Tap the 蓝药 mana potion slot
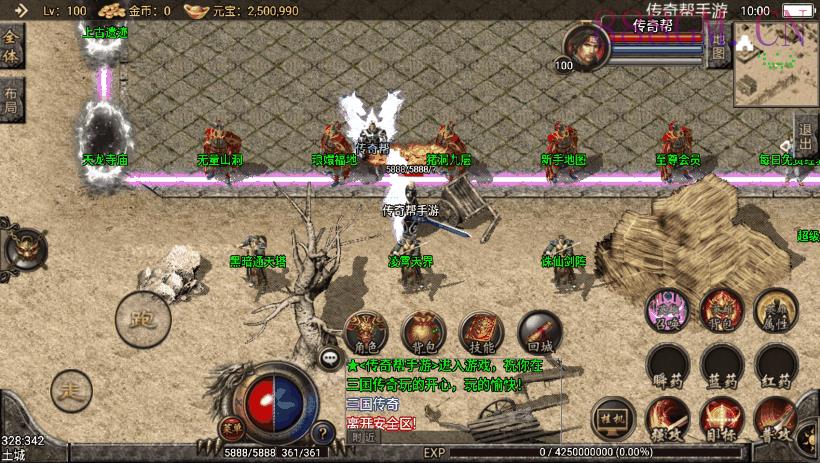 [720, 364]
